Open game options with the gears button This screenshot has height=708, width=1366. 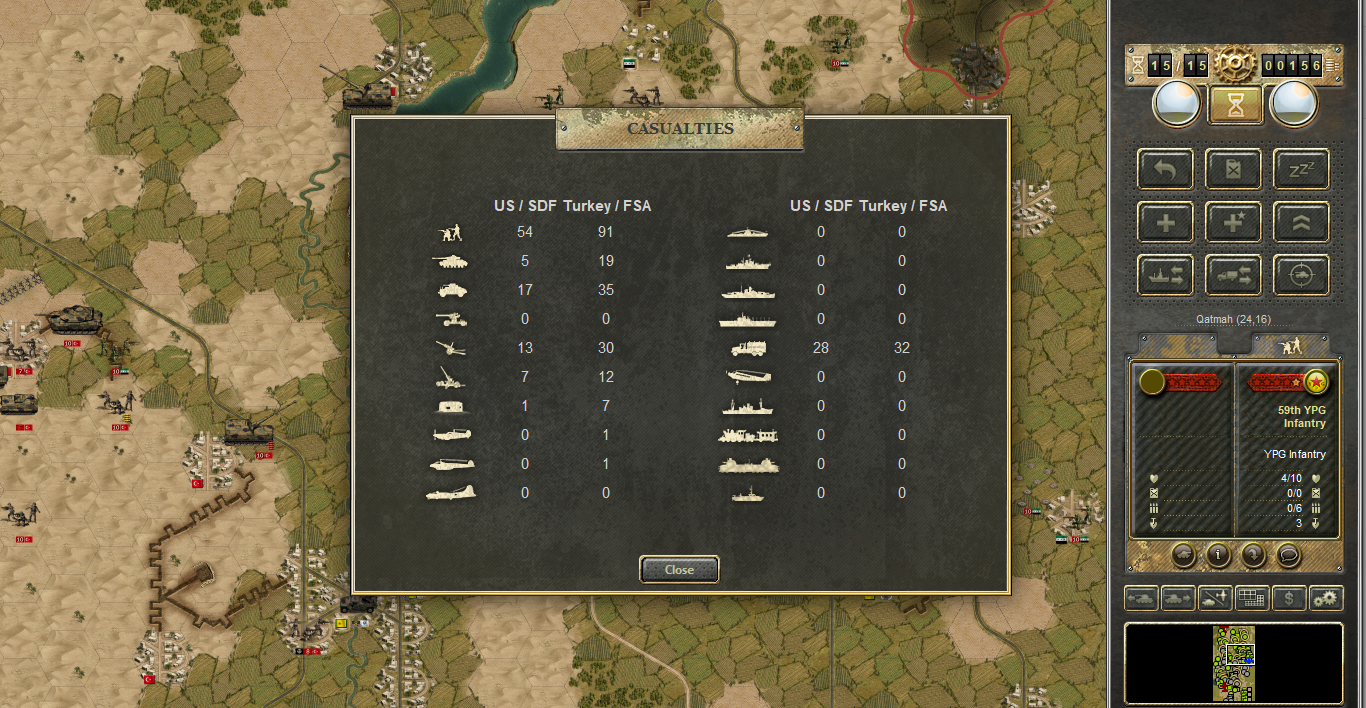coord(1326,598)
